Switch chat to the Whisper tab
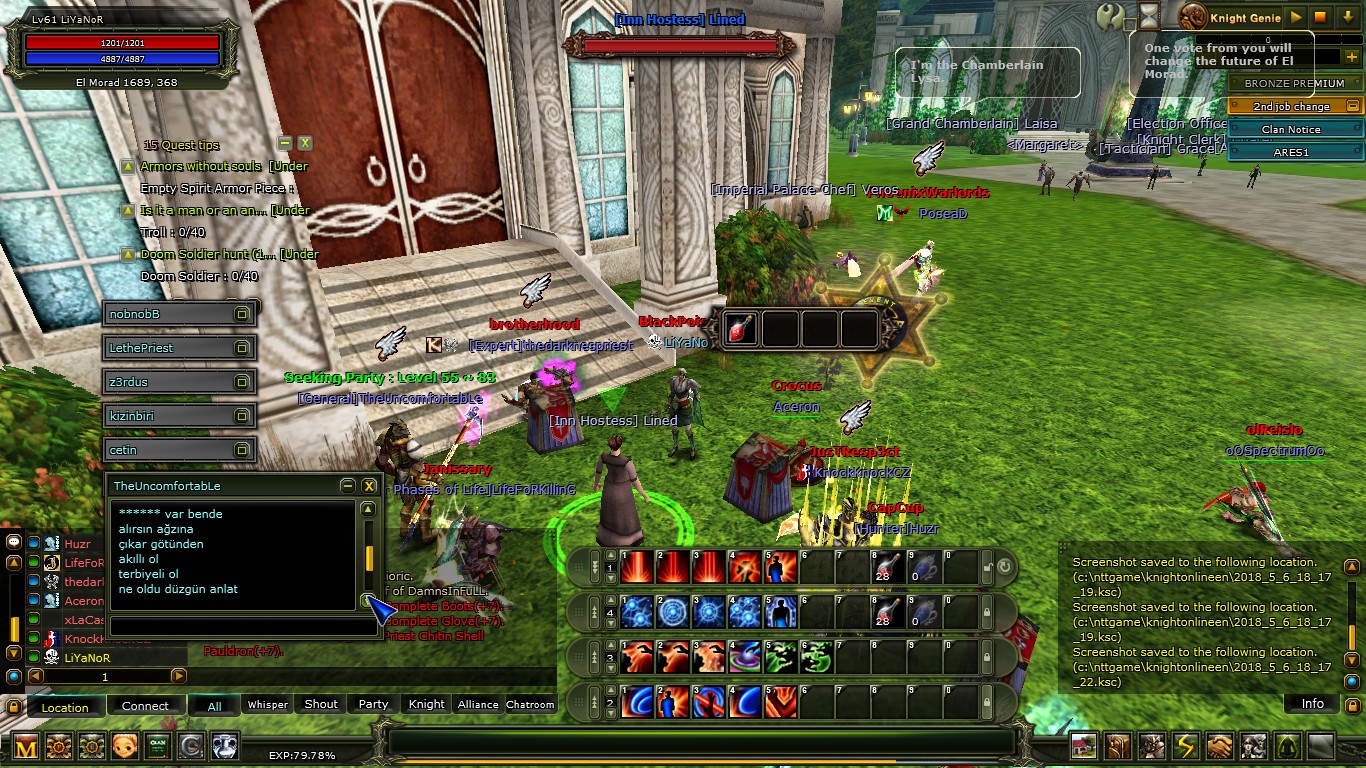Screen dimensions: 1366x768 pos(268,705)
